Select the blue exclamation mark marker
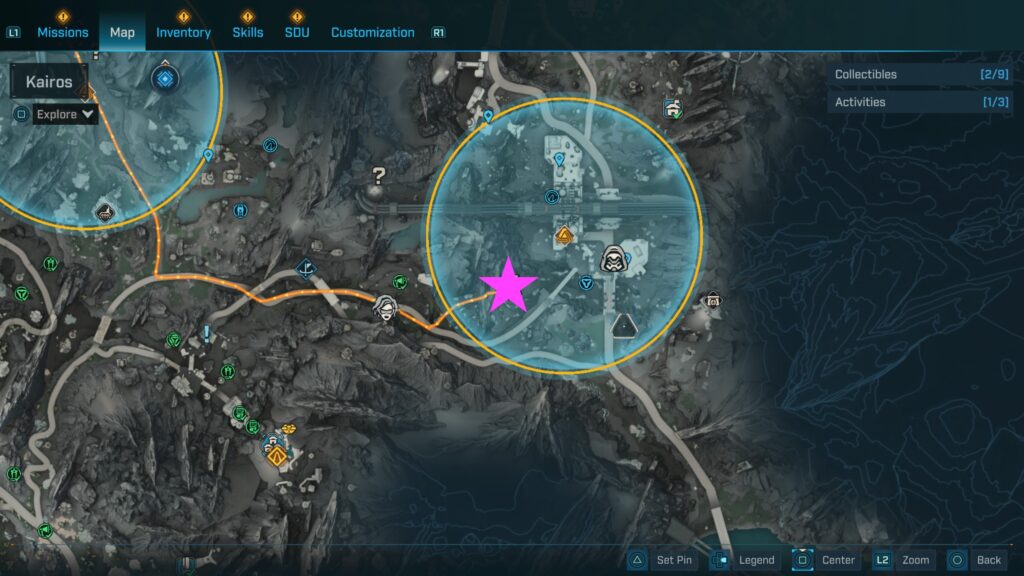The height and width of the screenshot is (576, 1024). pos(207,334)
